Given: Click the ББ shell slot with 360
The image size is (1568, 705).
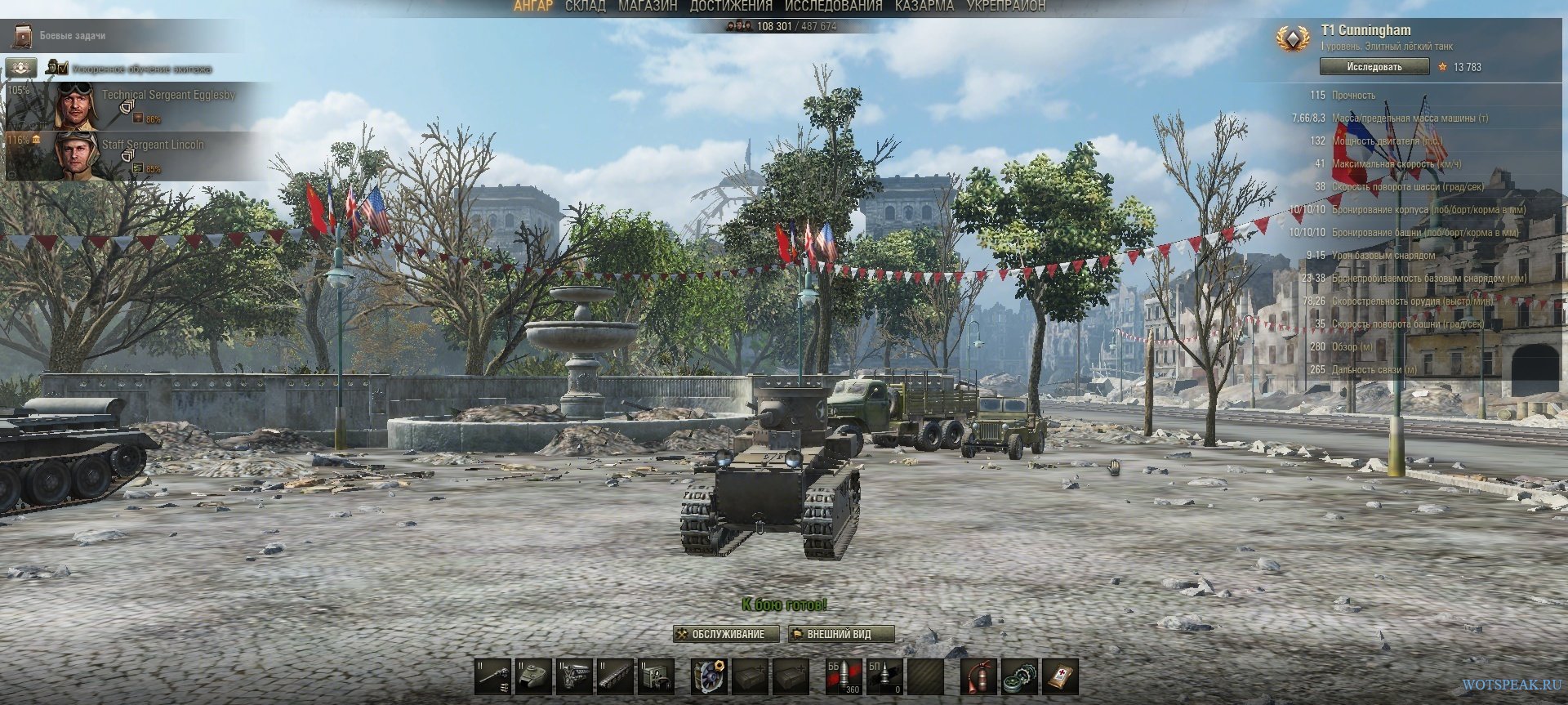Looking at the screenshot, I should click(x=844, y=676).
